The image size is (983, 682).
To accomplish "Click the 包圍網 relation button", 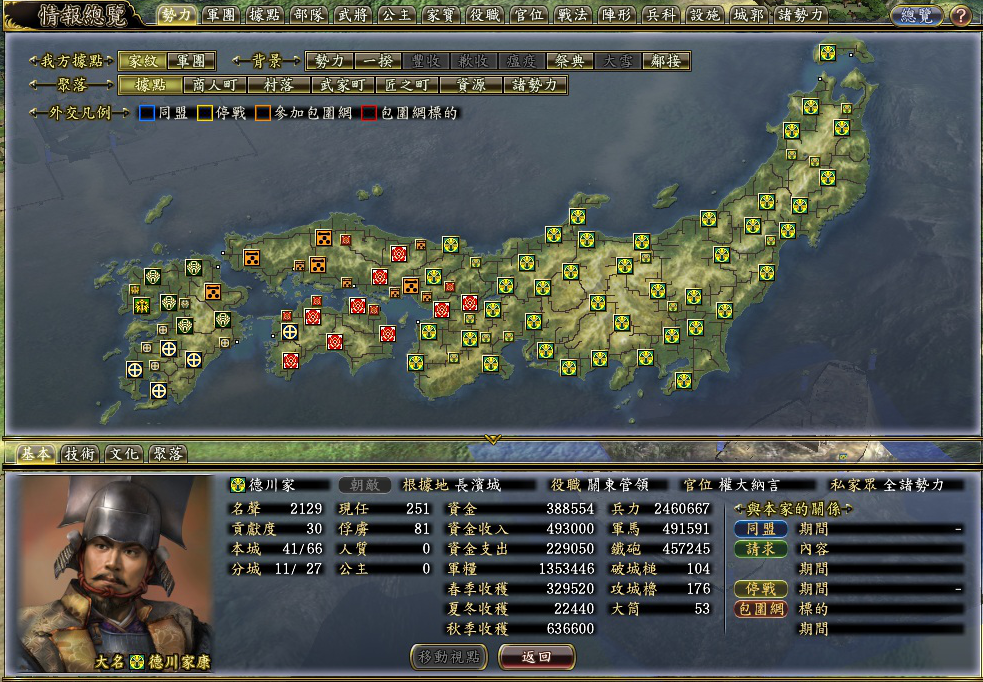I will tap(761, 608).
